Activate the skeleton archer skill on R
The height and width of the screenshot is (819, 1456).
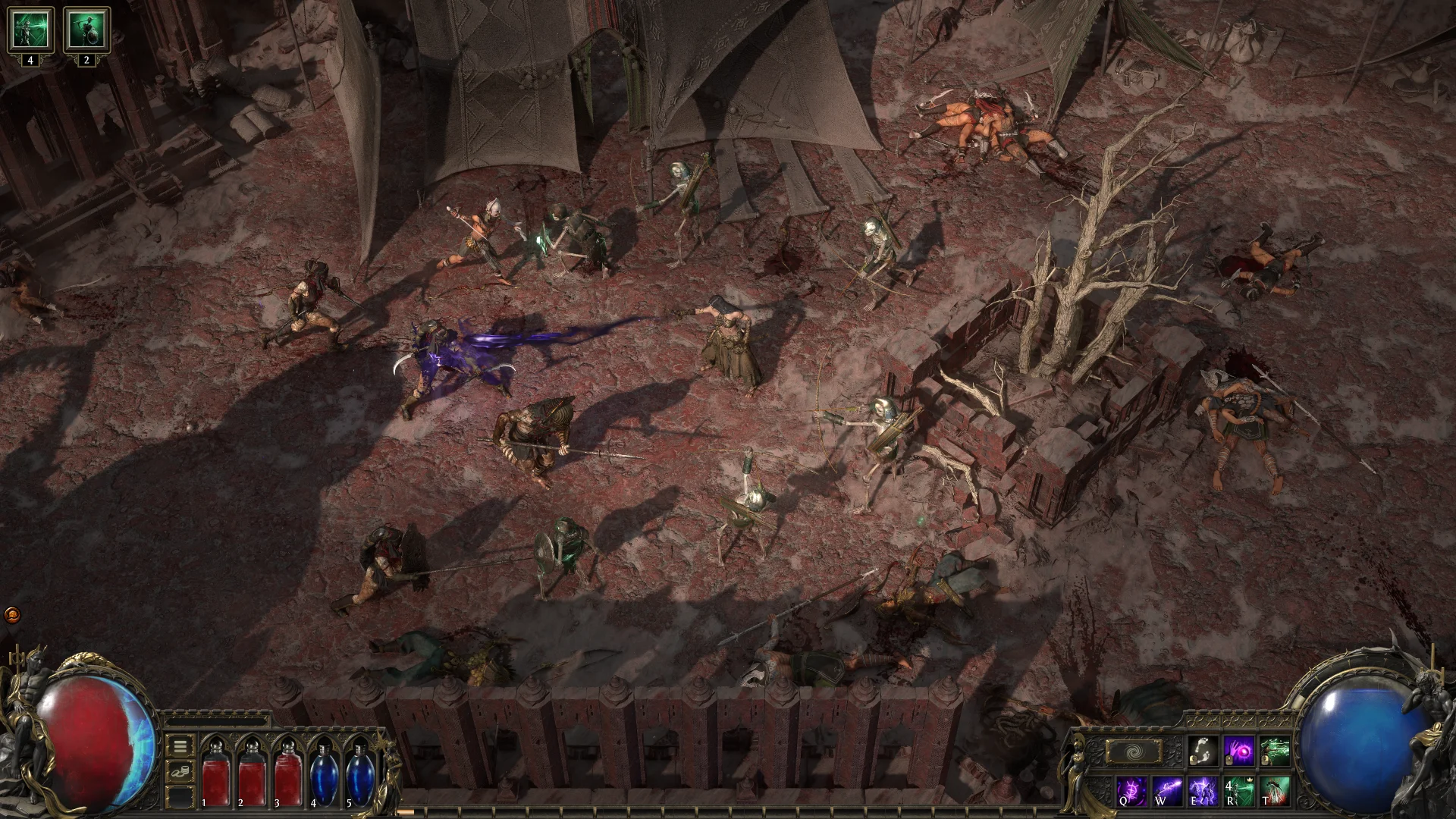[1239, 791]
